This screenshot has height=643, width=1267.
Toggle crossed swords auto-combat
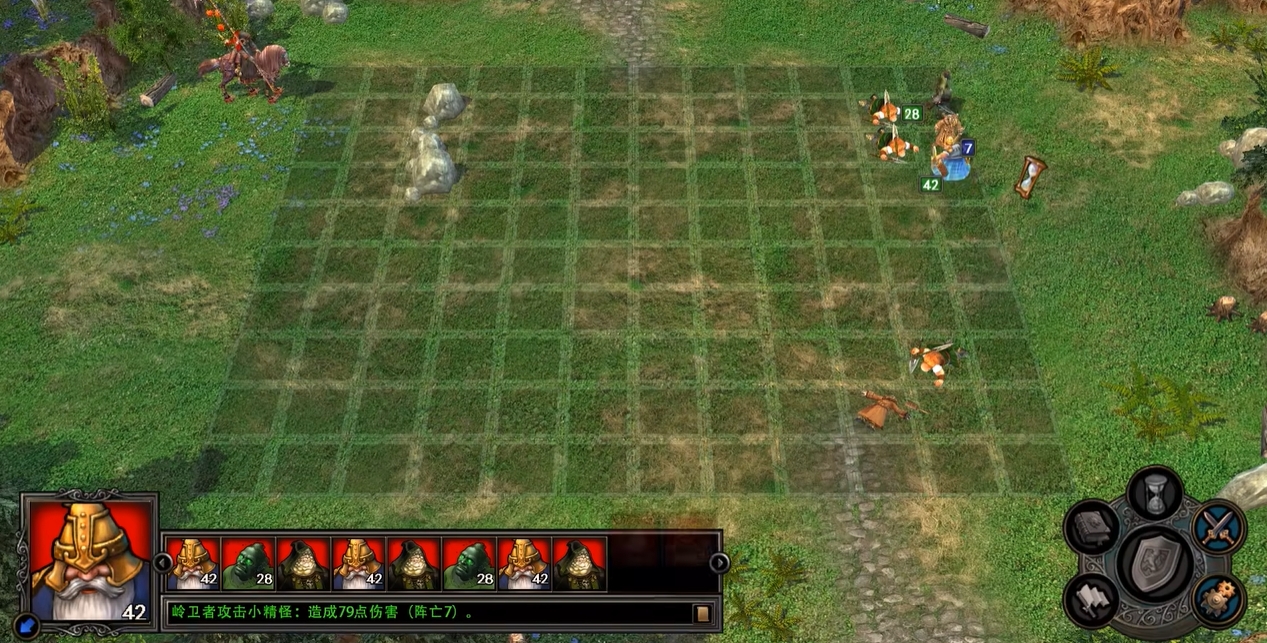1219,527
